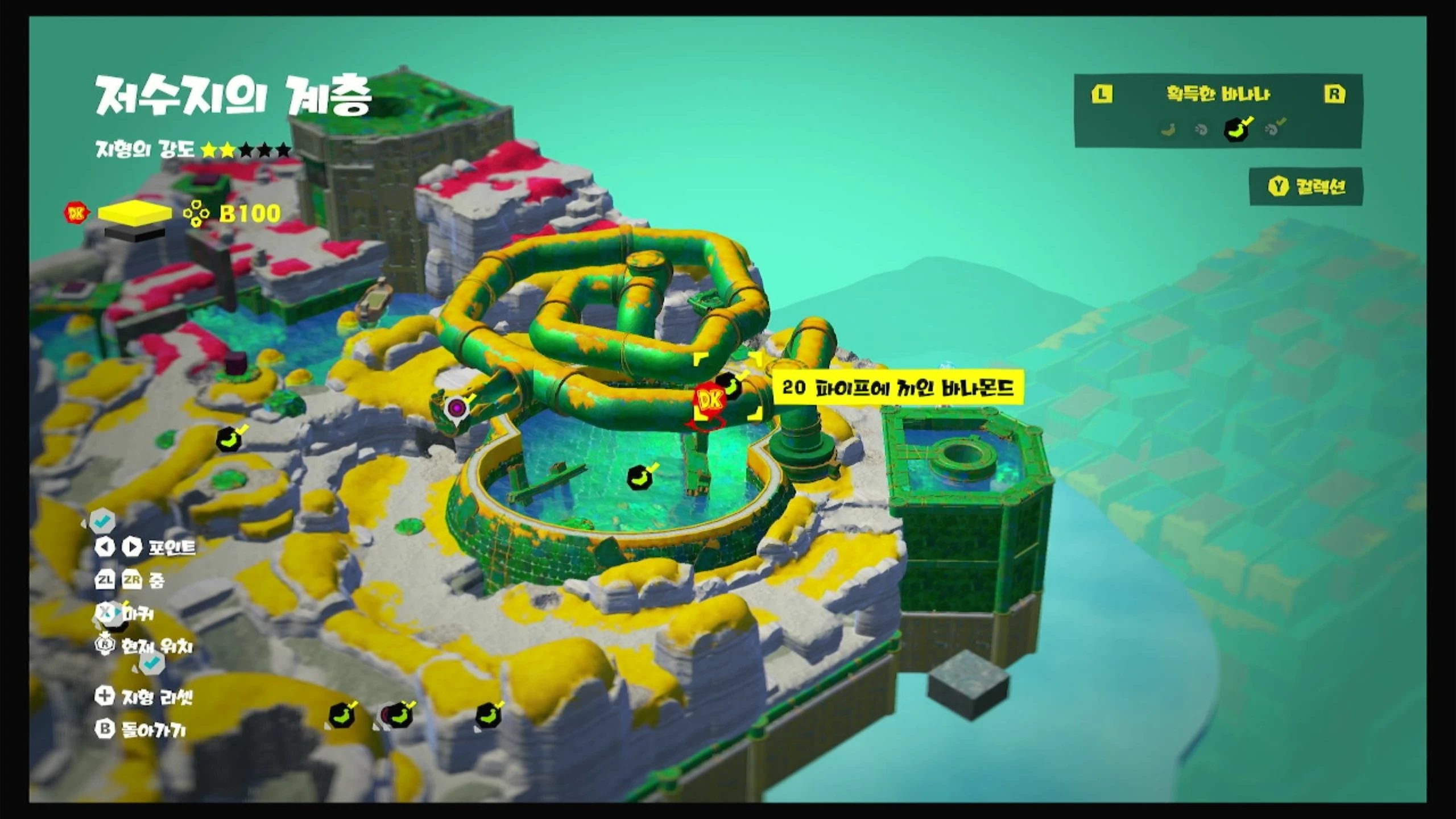Select the banana marker on the left yellow terrain

tap(230, 439)
